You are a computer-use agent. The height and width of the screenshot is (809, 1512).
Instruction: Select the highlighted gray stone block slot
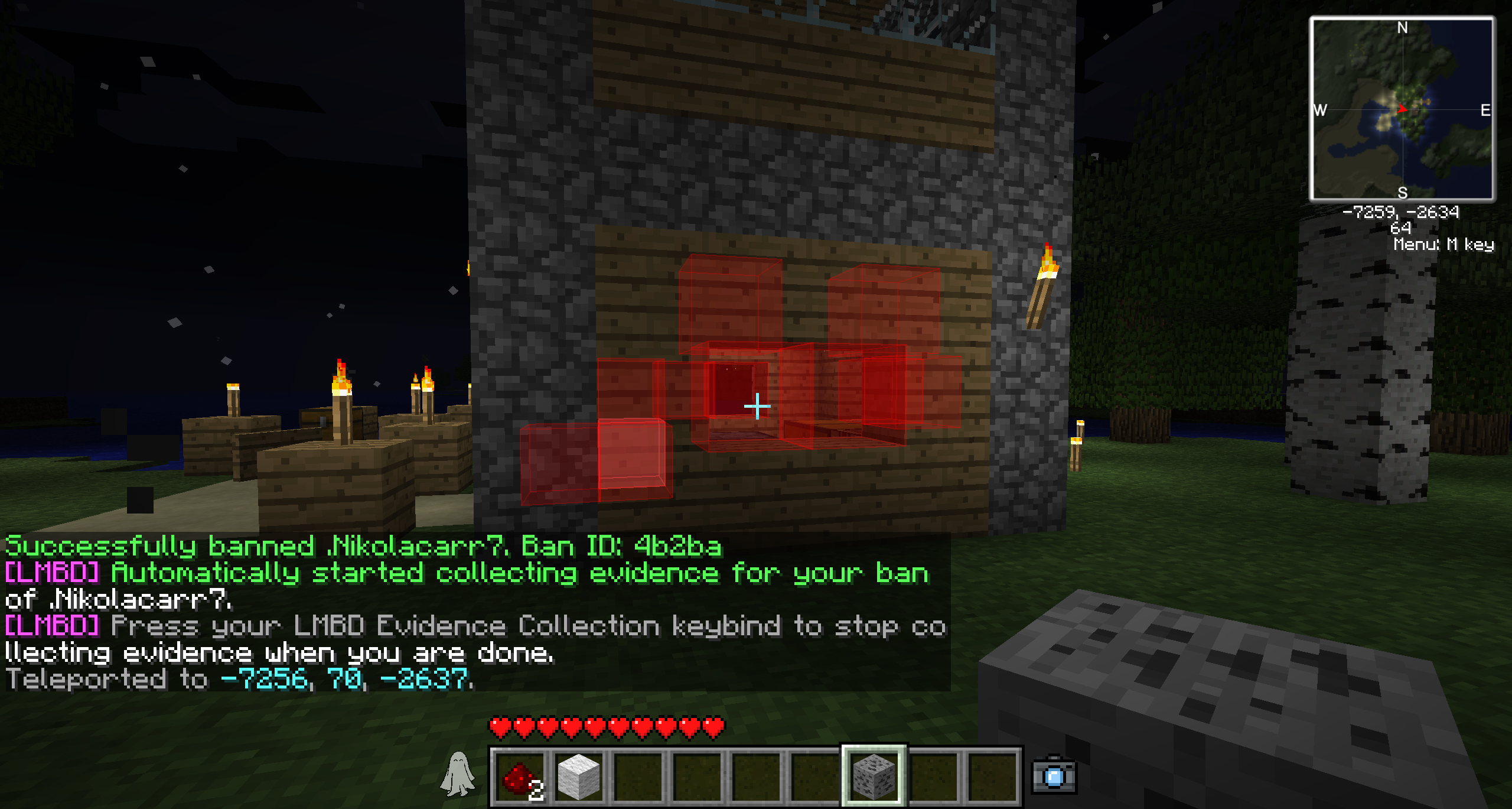[874, 776]
